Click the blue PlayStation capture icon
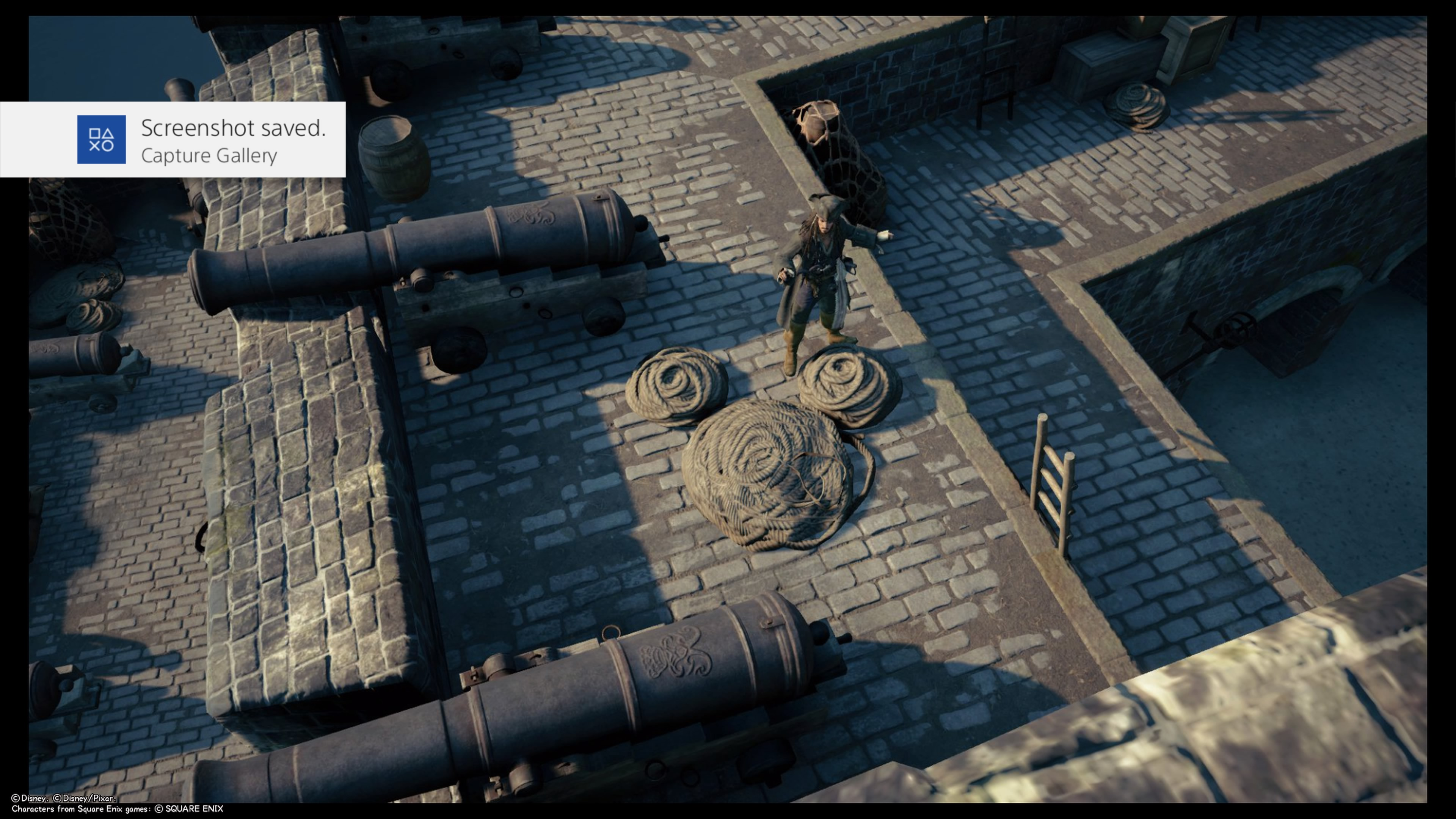The width and height of the screenshot is (1456, 819). [x=101, y=140]
